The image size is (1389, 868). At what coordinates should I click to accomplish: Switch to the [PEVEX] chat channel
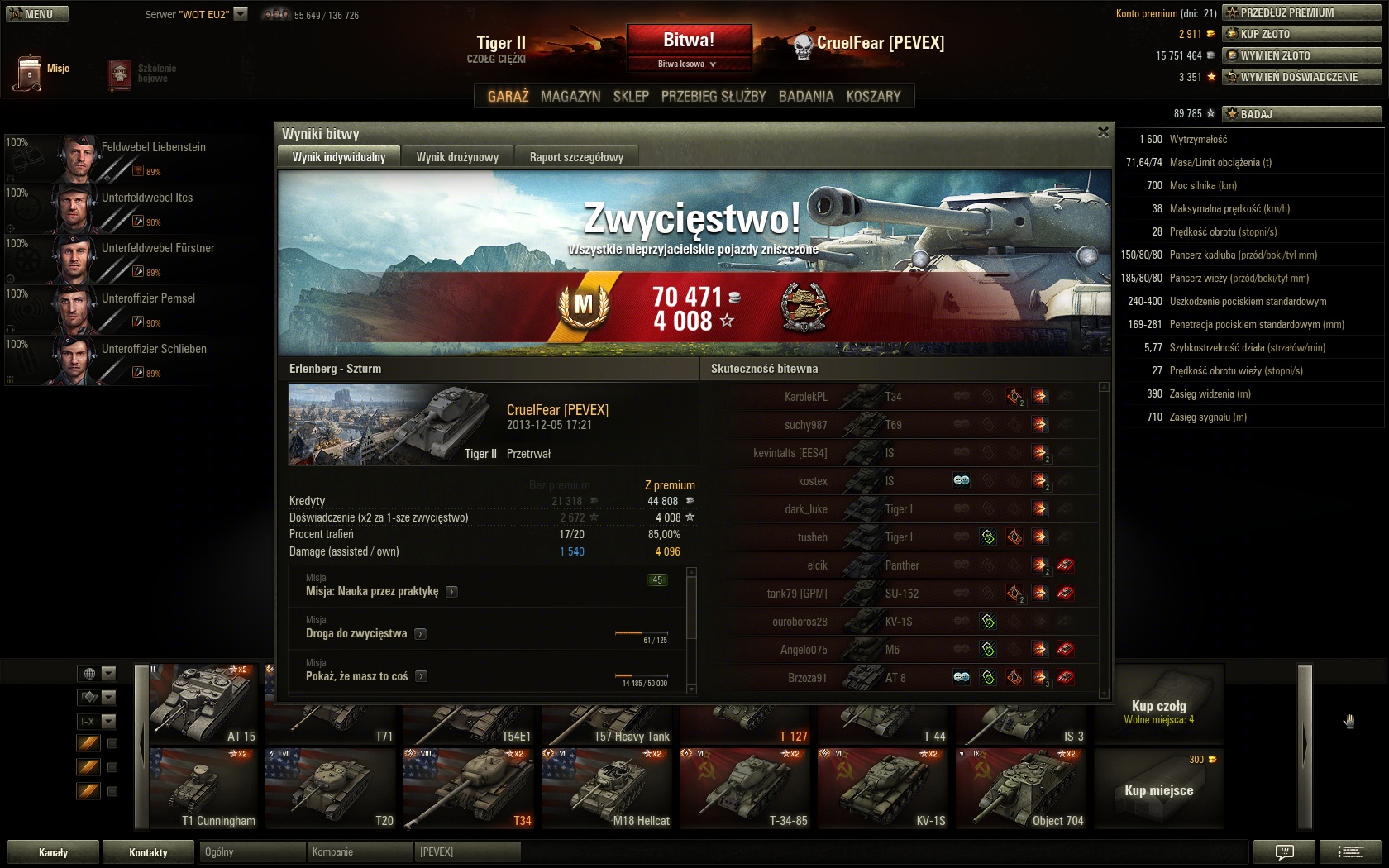[468, 851]
